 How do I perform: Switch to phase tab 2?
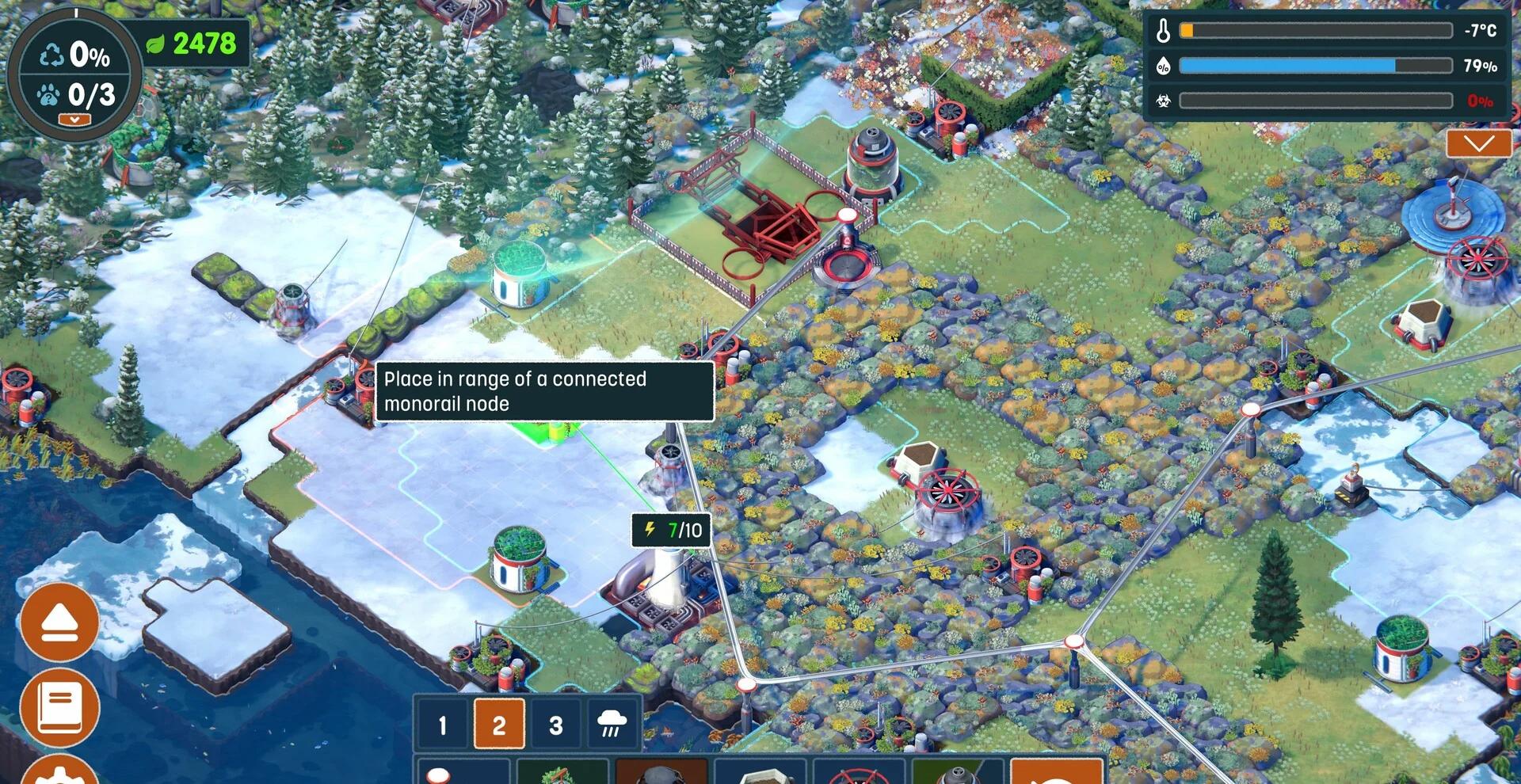coord(499,724)
